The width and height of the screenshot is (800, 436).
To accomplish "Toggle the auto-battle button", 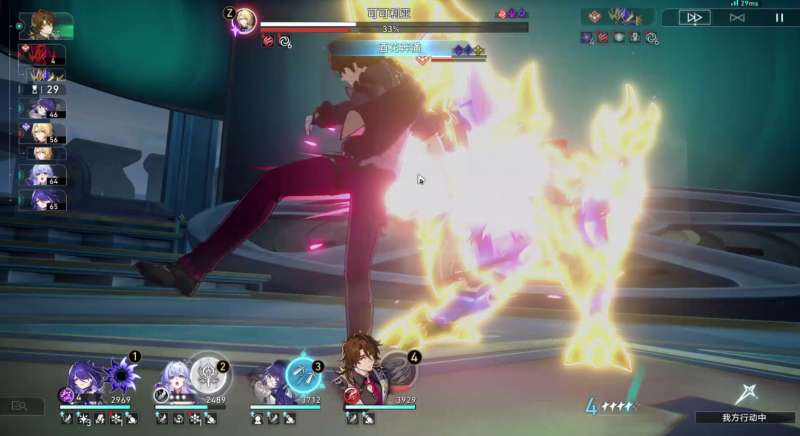I will pos(737,17).
